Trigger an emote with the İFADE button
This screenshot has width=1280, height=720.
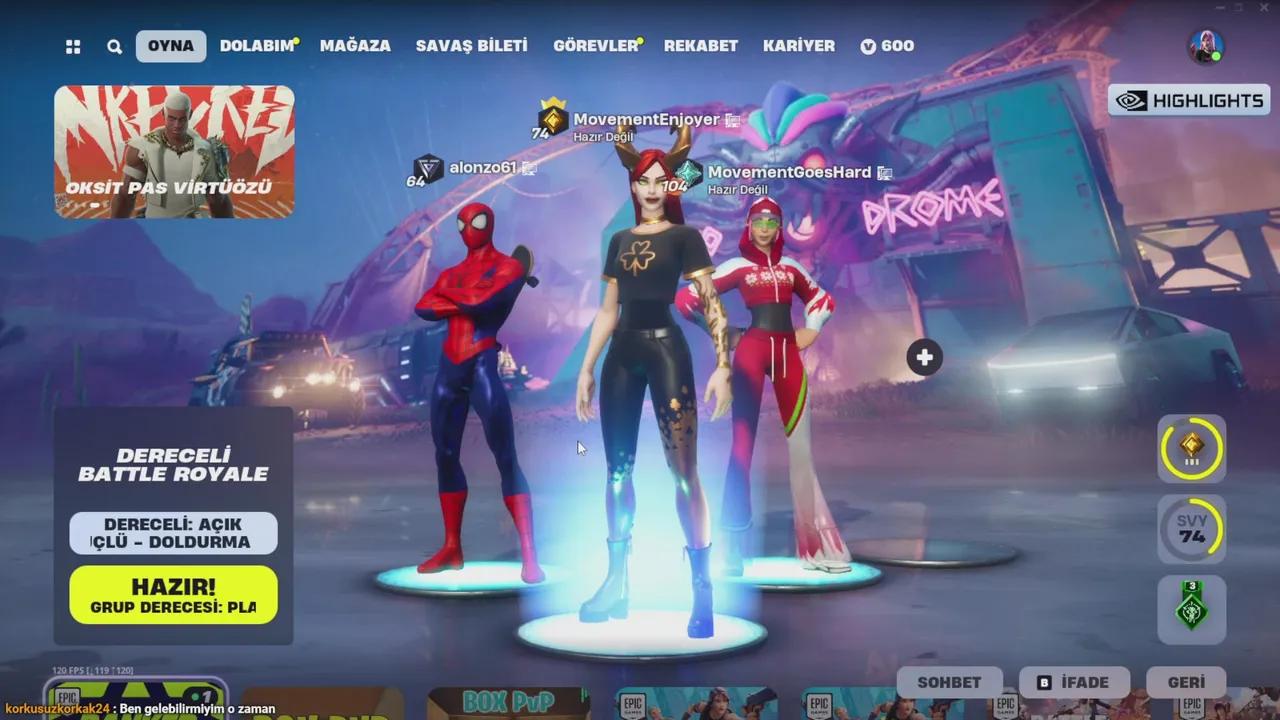click(1075, 682)
